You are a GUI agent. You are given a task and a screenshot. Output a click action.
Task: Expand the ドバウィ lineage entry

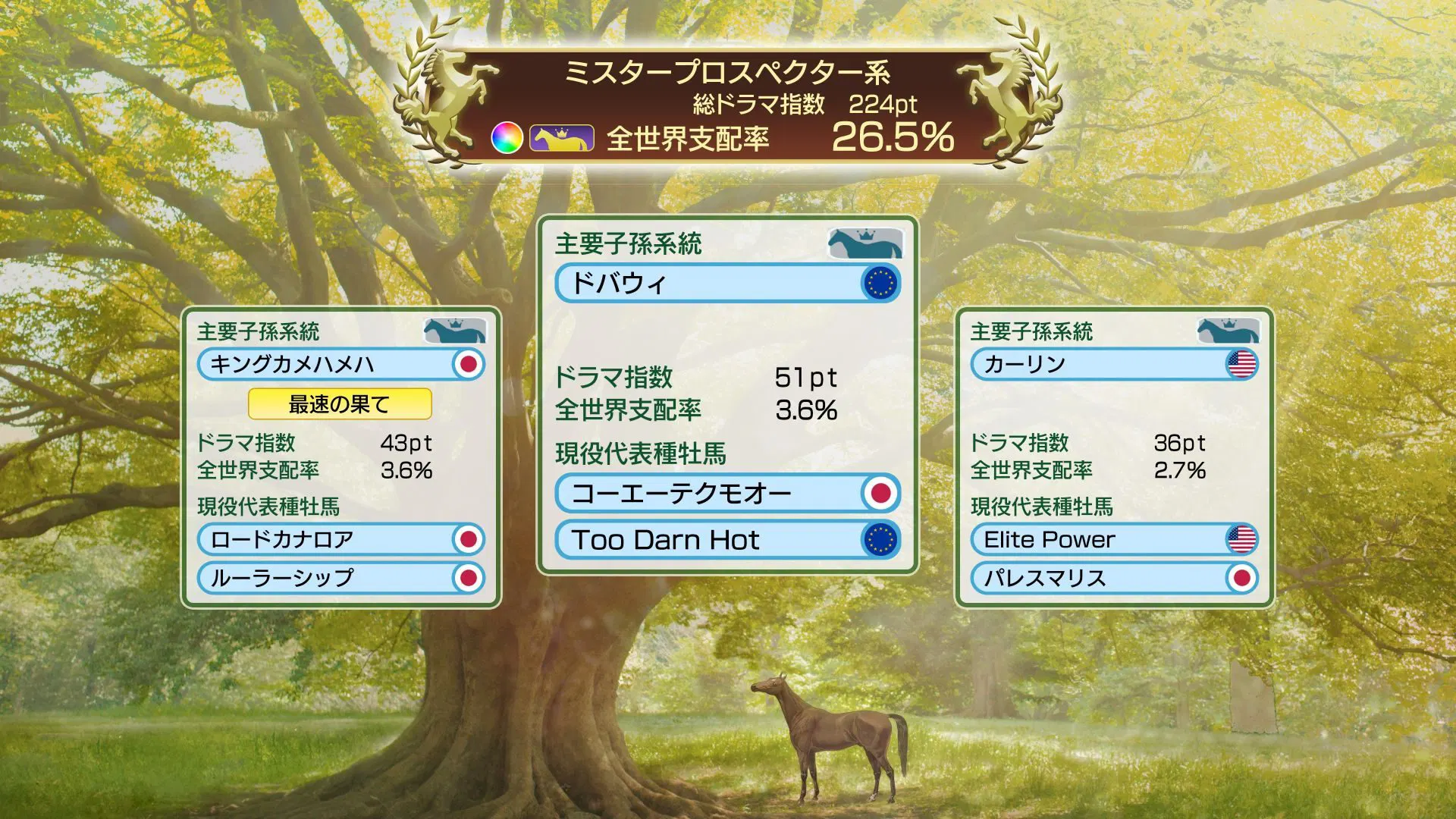(720, 281)
